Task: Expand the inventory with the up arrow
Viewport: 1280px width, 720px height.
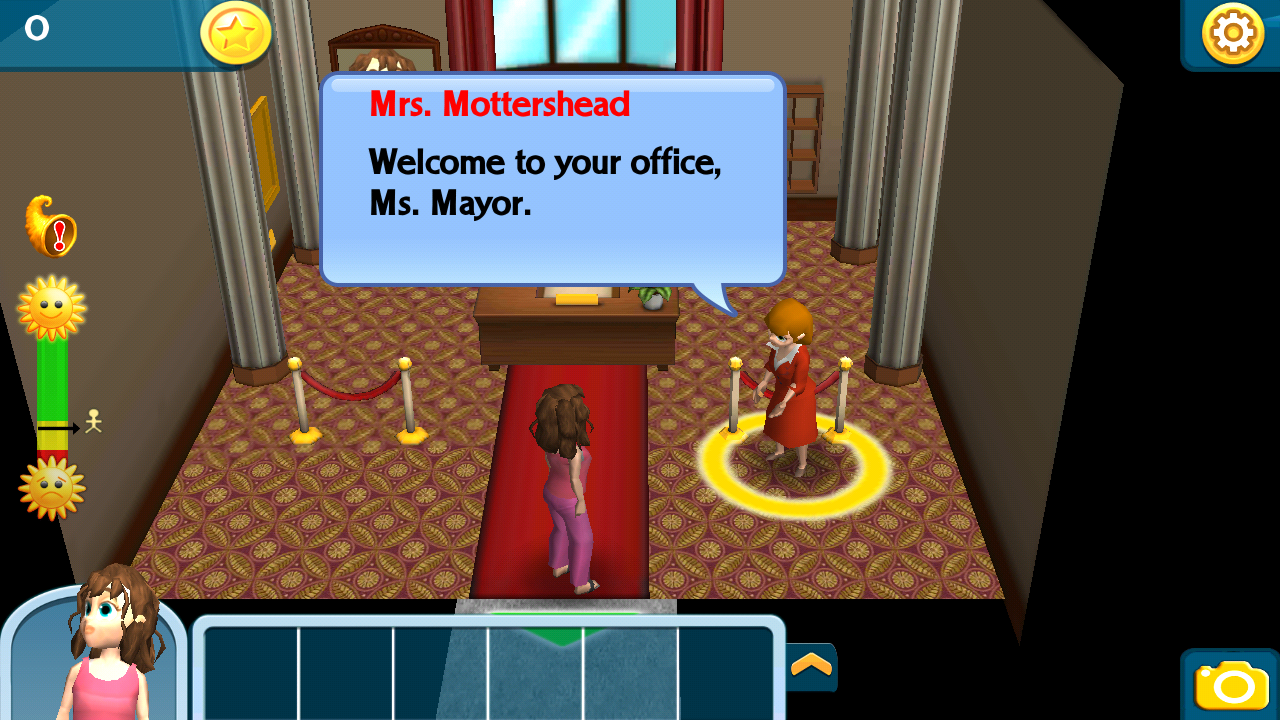Action: coord(811,665)
